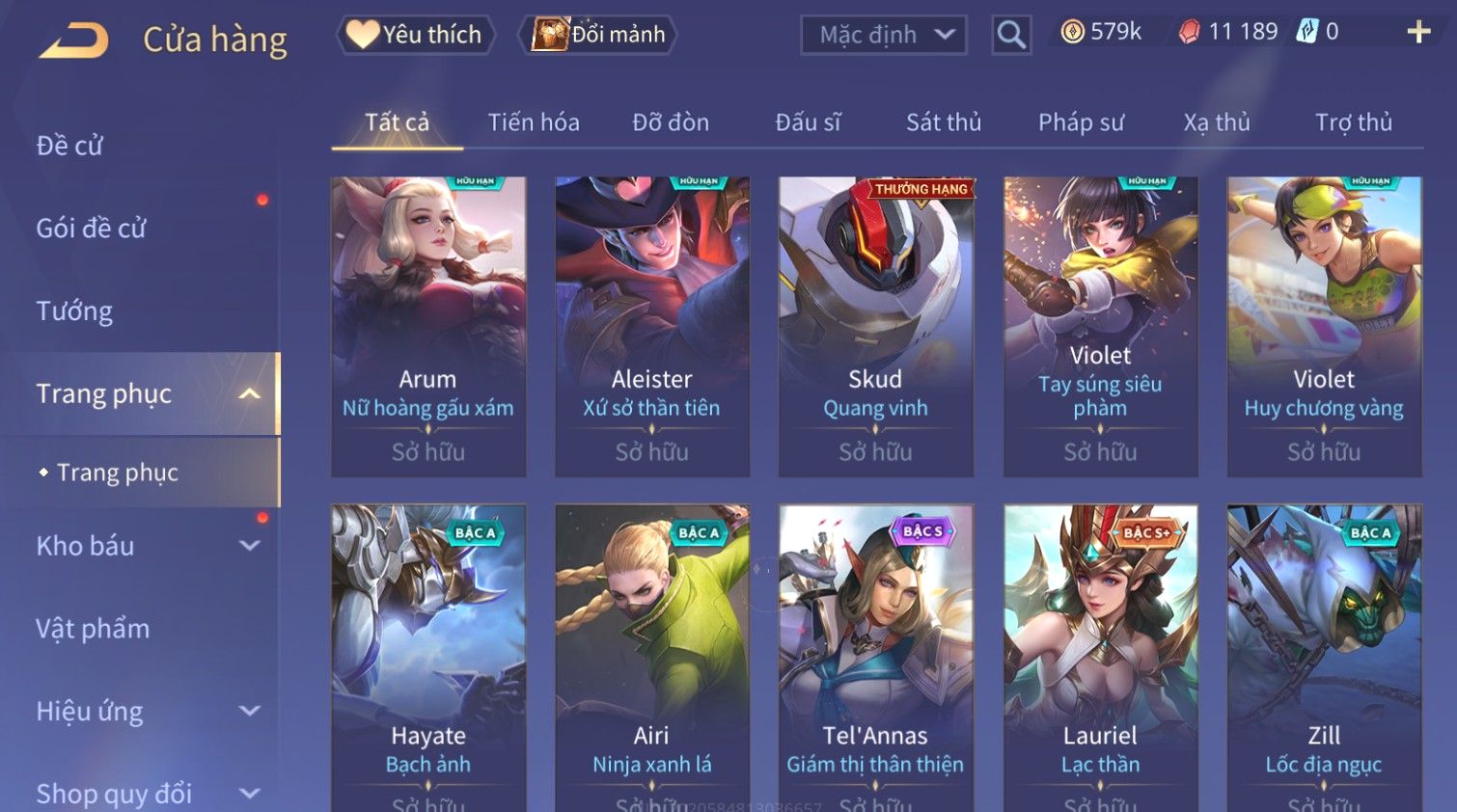1457x812 pixels.
Task: Open the Đề cử menu entry
Action: 69,146
